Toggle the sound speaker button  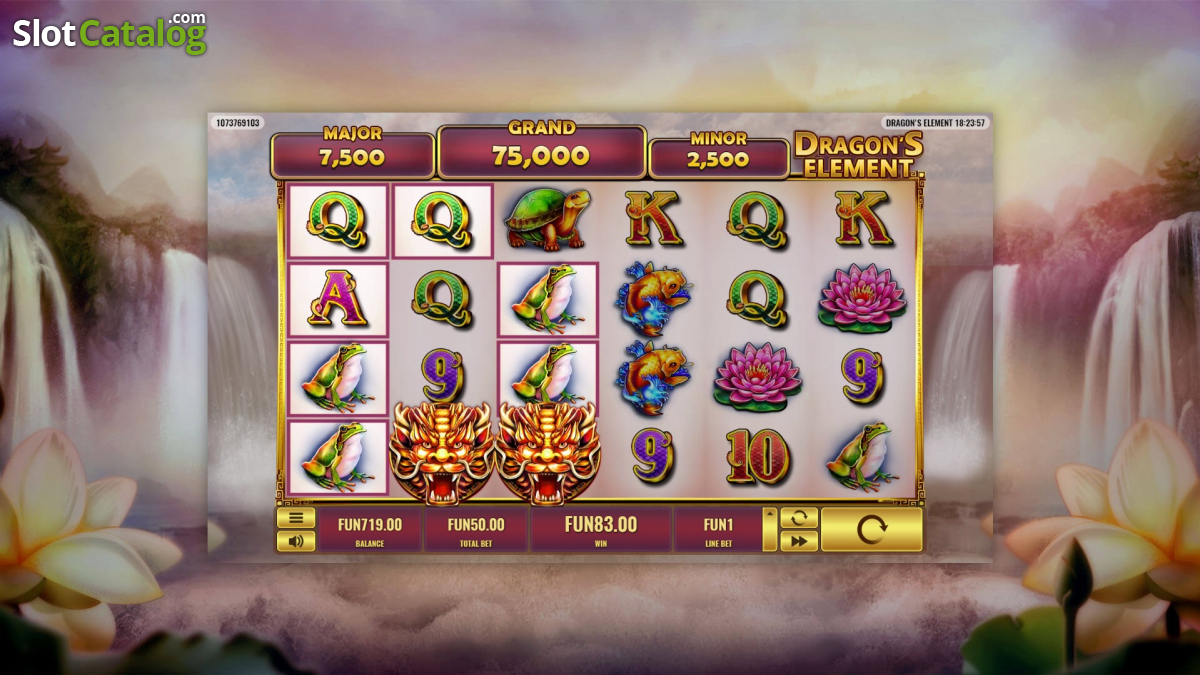click(295, 541)
